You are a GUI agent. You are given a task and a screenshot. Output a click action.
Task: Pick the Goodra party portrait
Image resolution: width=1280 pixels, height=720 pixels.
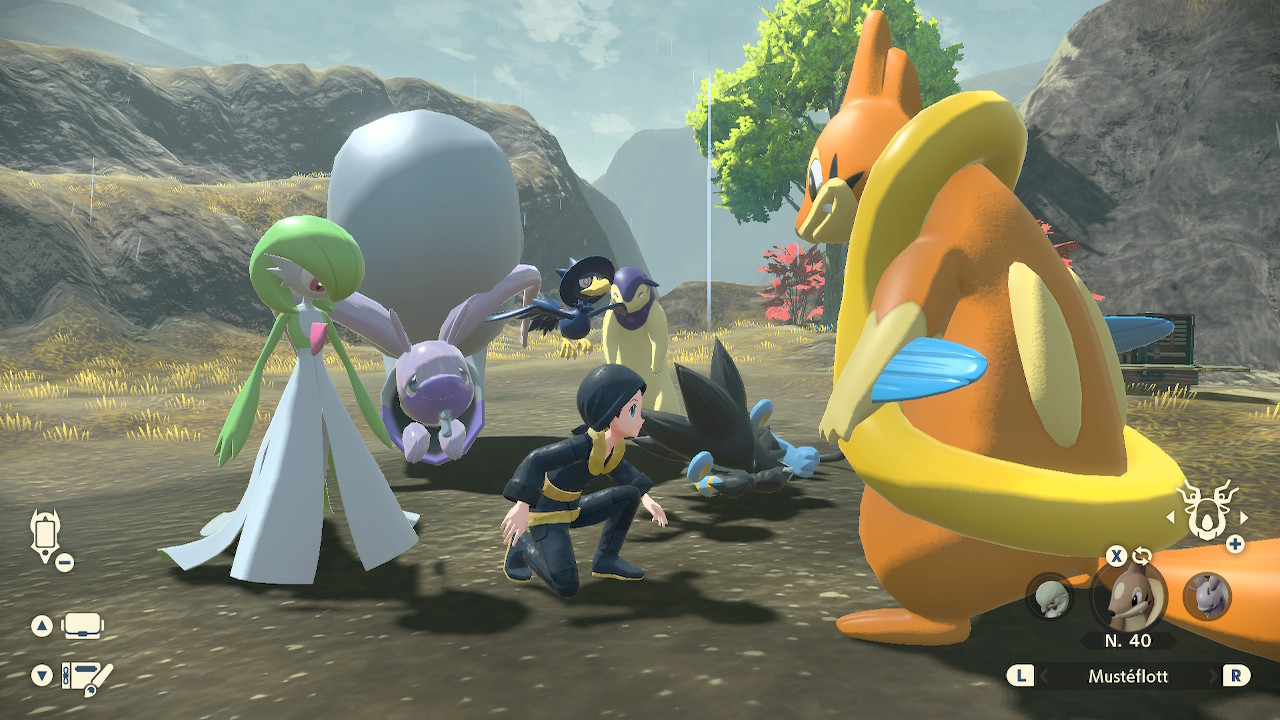click(1206, 596)
